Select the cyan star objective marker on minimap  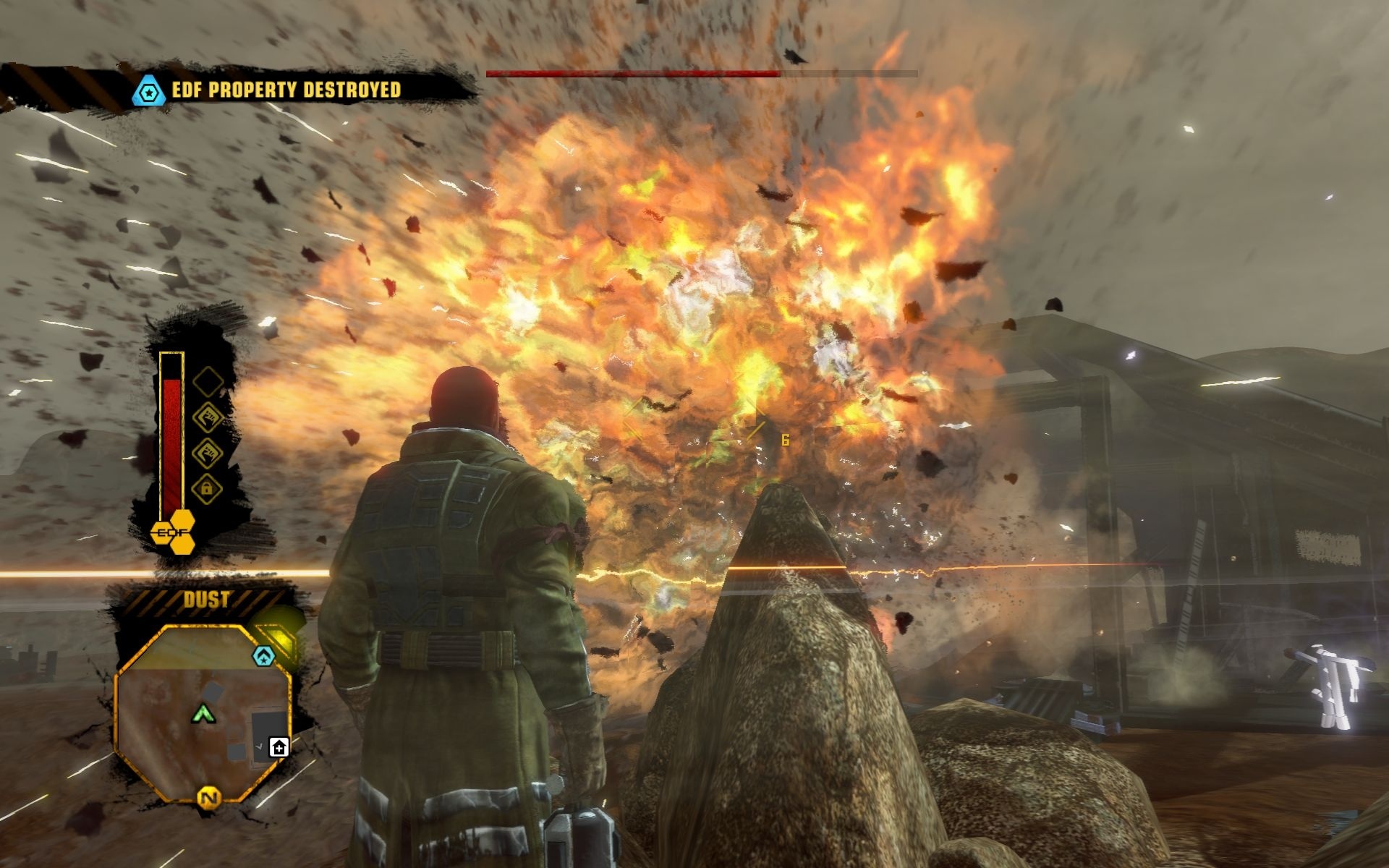(264, 655)
